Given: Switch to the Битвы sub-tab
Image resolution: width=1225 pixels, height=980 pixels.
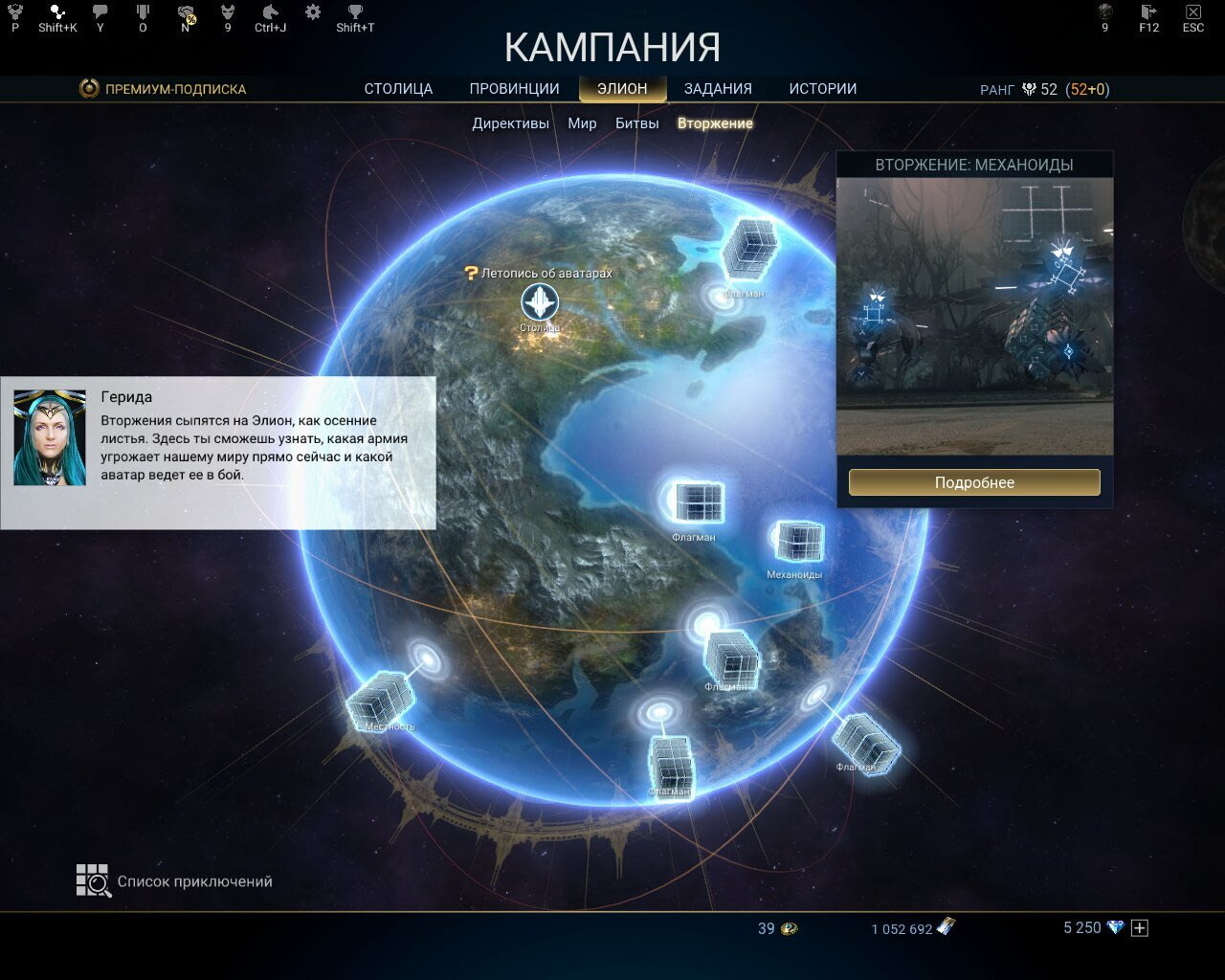Looking at the screenshot, I should [635, 122].
